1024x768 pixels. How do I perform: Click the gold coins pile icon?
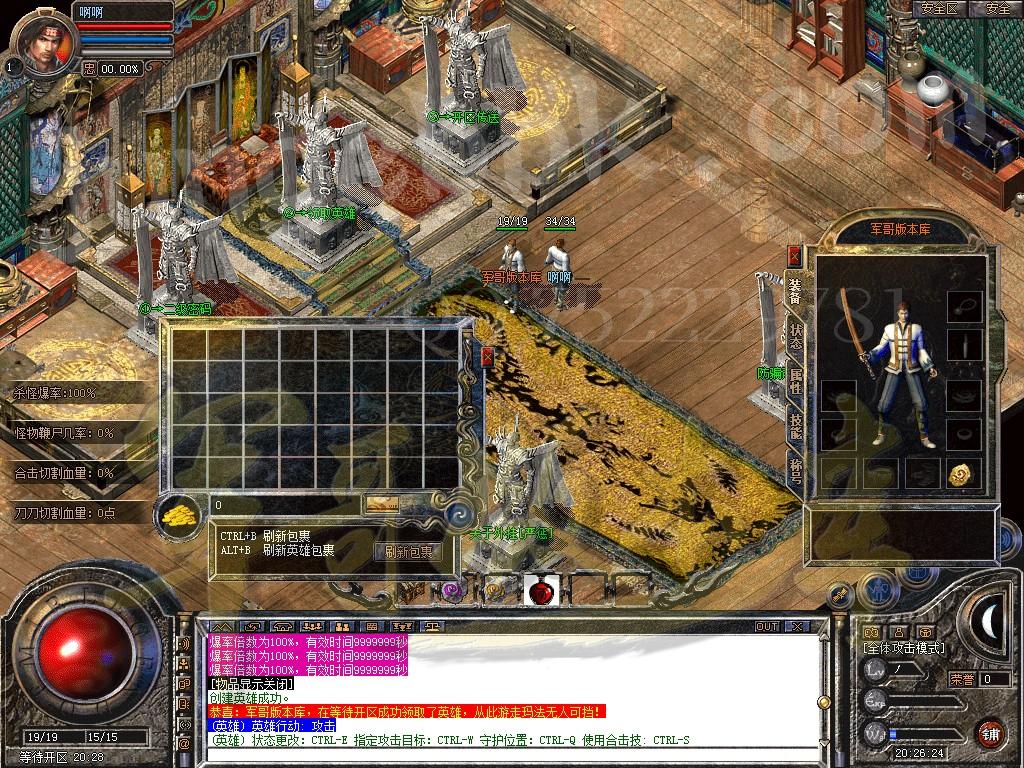[x=180, y=514]
